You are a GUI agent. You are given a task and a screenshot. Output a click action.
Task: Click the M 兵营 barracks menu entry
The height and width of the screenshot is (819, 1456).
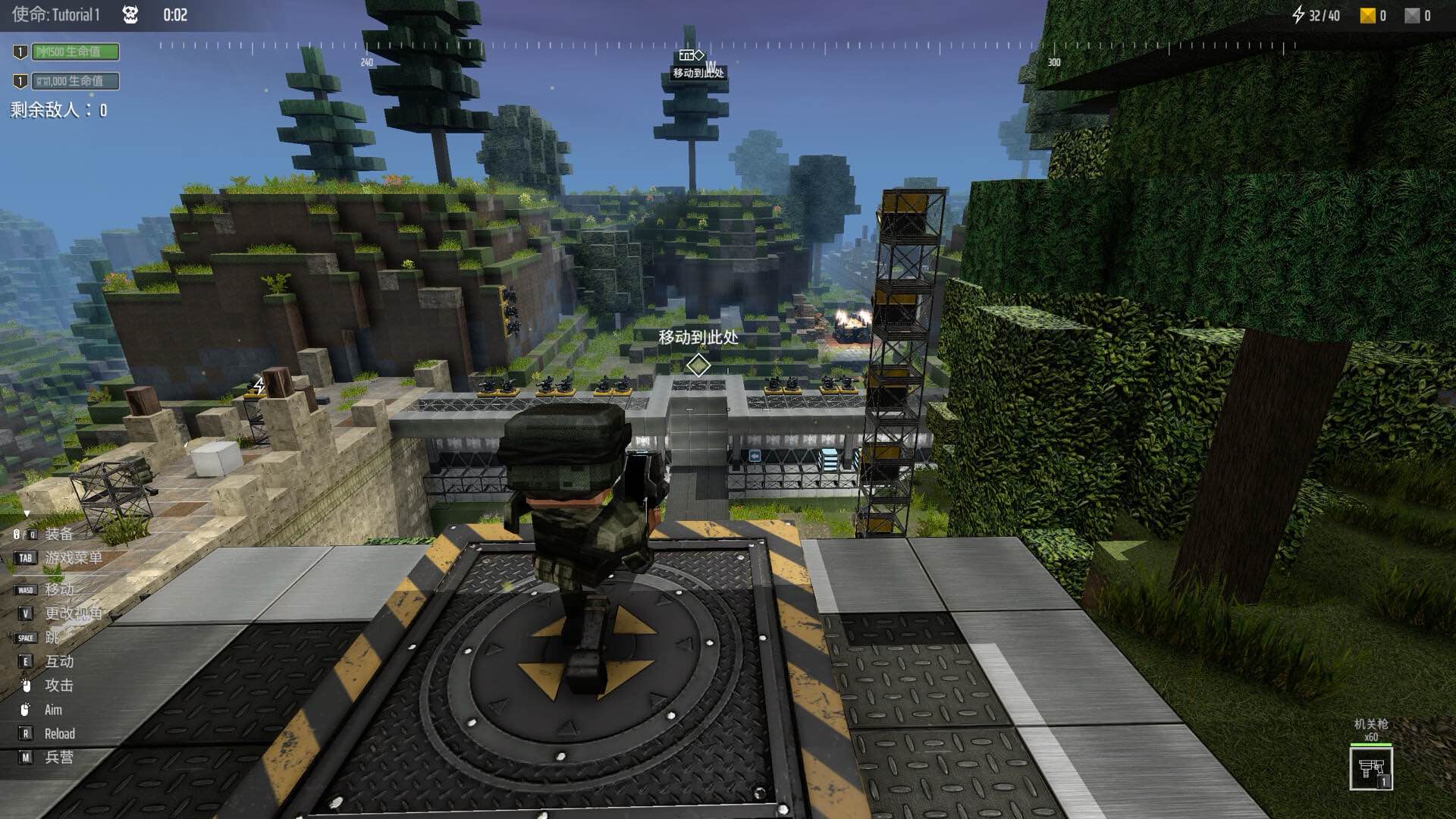25,758
